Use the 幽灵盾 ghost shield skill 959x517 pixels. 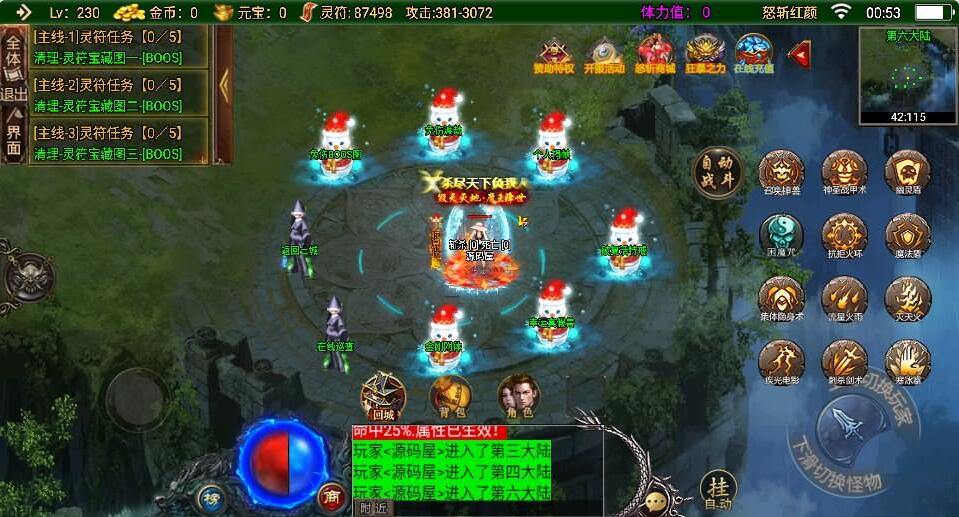coord(907,173)
